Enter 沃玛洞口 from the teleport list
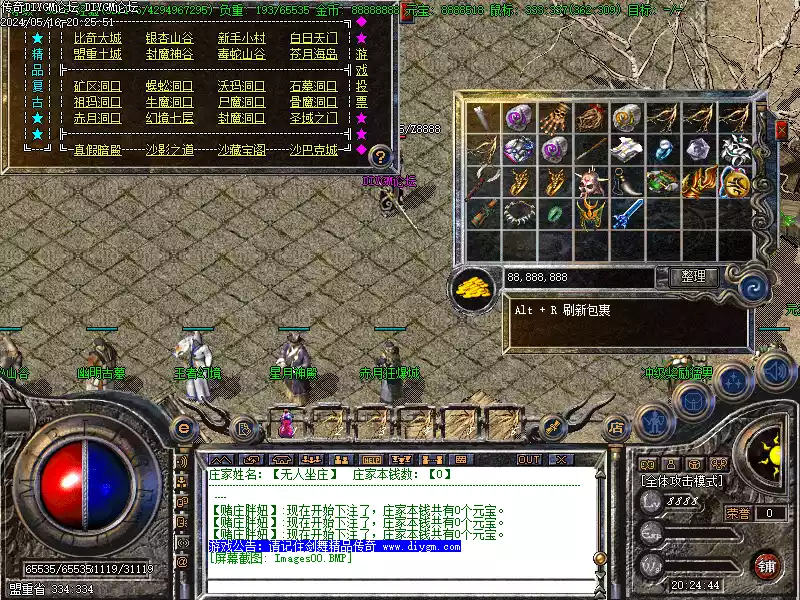Viewport: 800px width, 600px height. tap(241, 86)
